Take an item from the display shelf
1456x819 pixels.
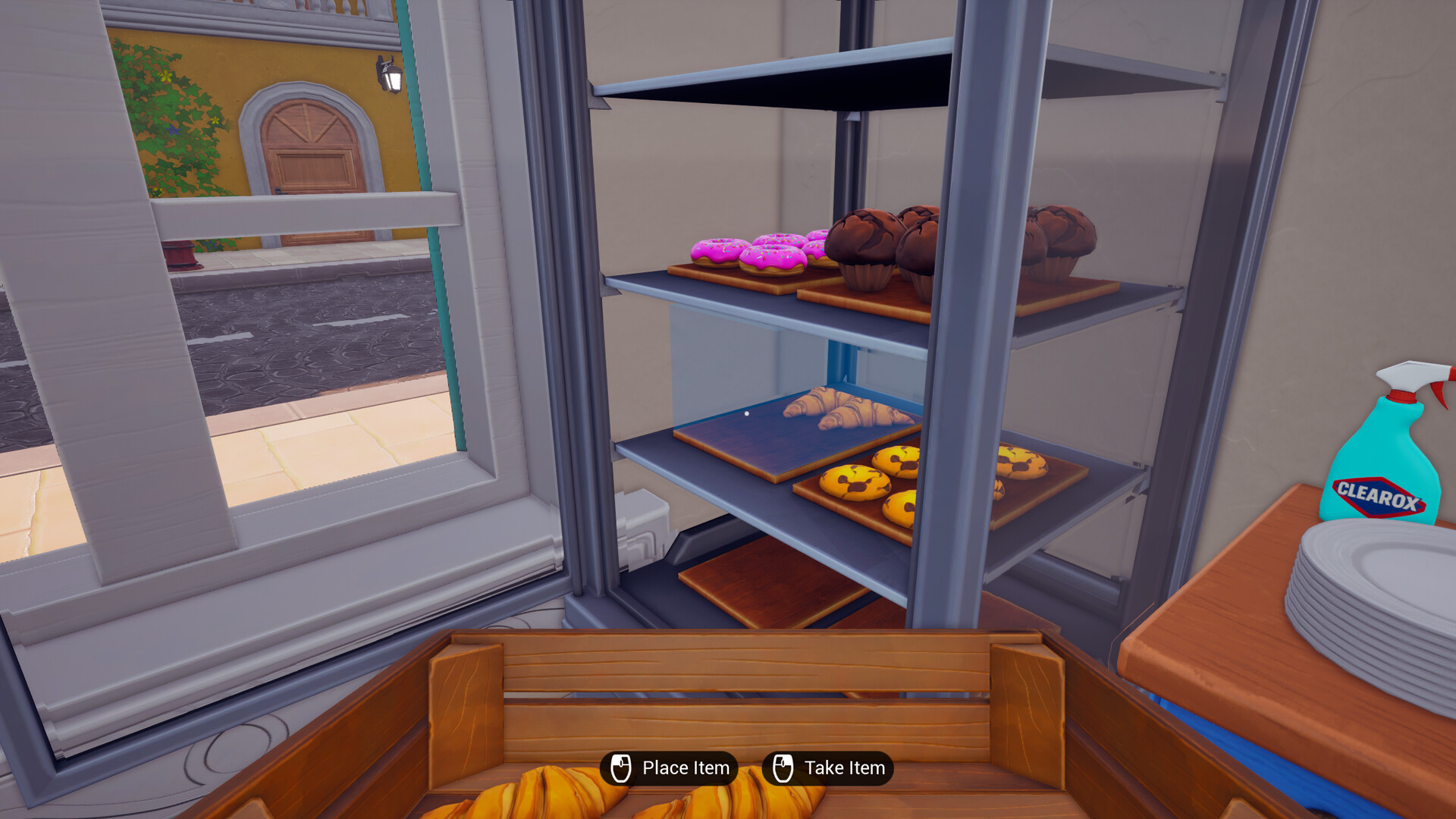(x=830, y=767)
